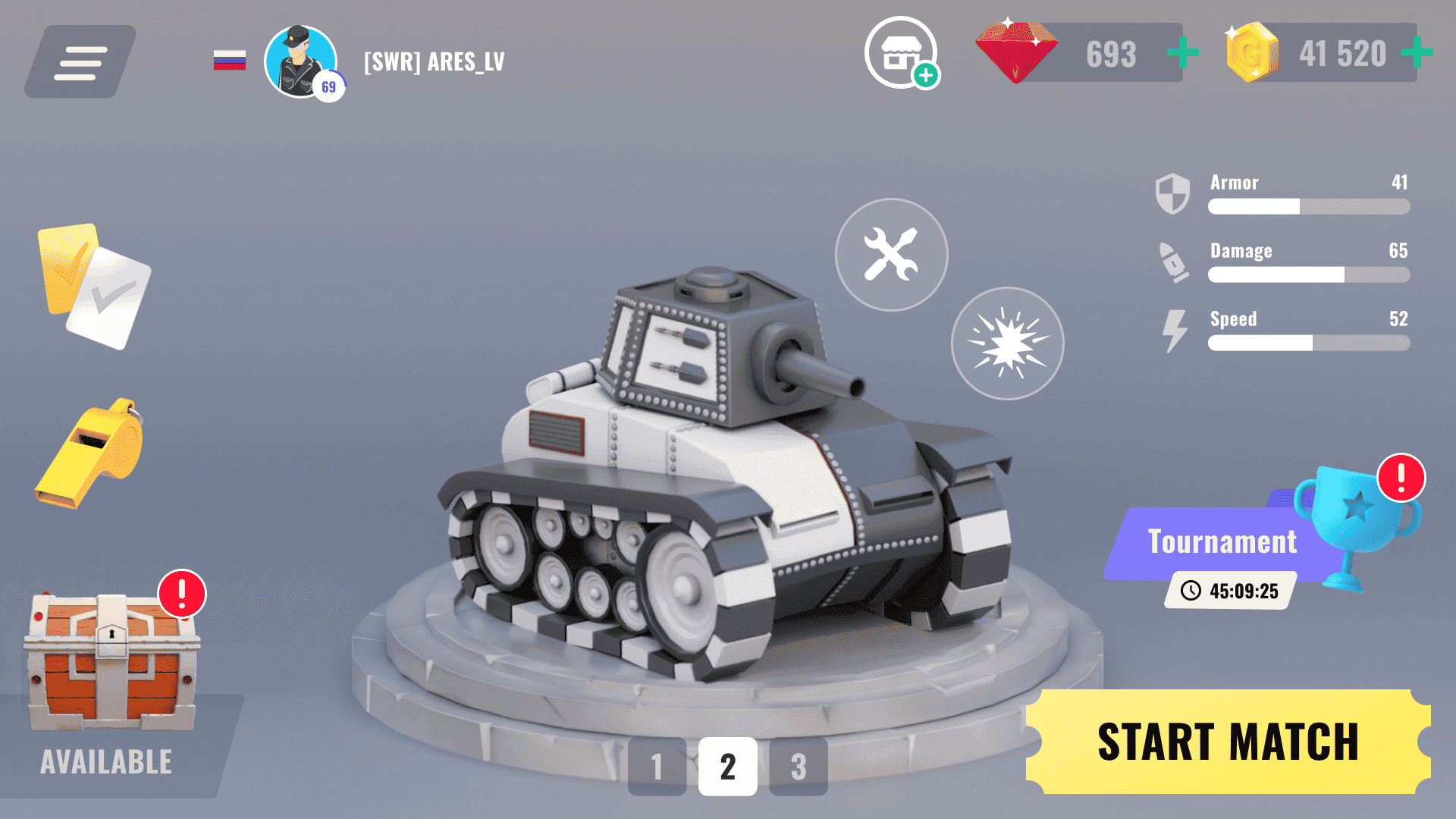The width and height of the screenshot is (1456, 819).
Task: Start Match with the yellow button
Action: click(x=1227, y=742)
